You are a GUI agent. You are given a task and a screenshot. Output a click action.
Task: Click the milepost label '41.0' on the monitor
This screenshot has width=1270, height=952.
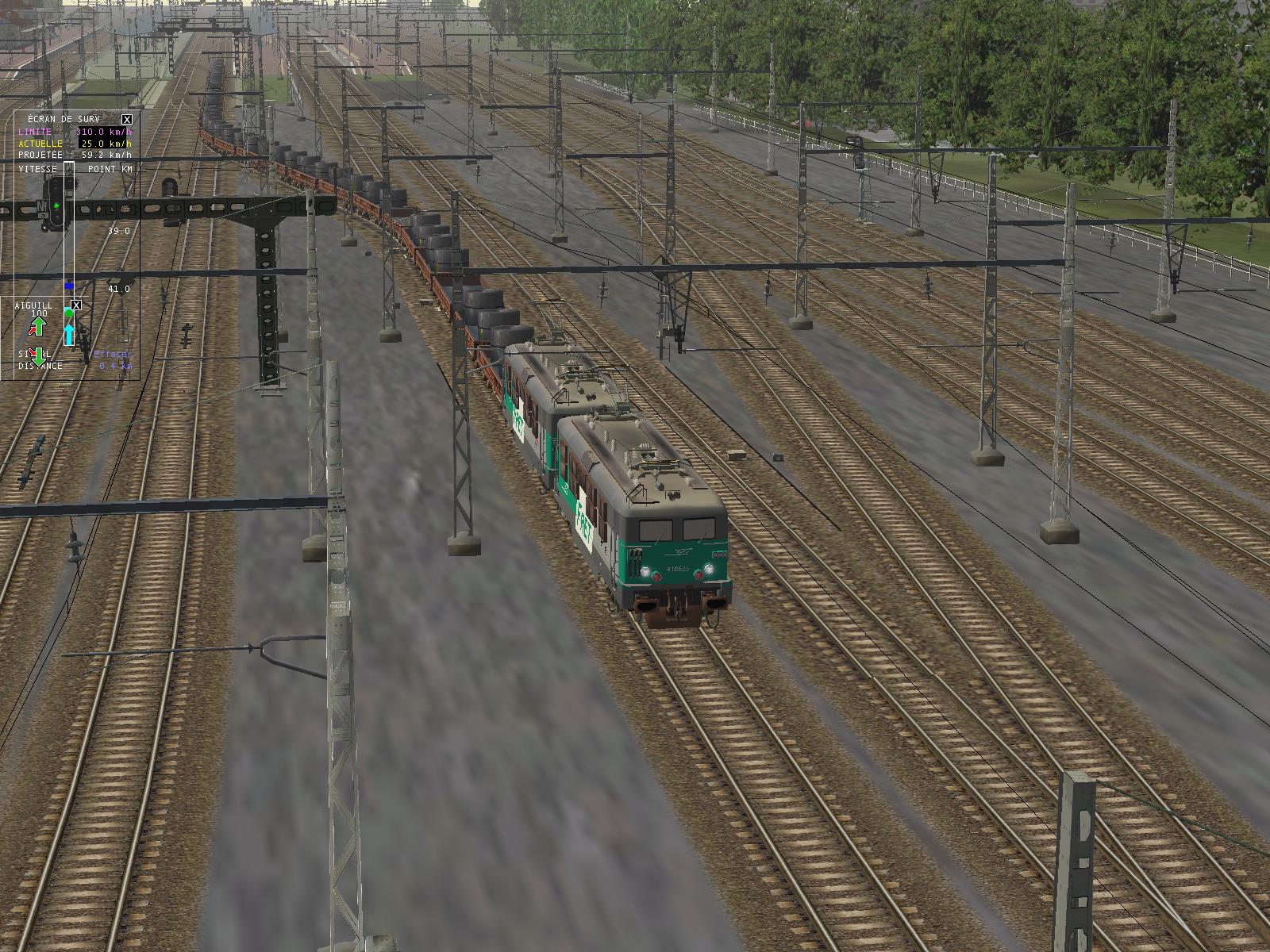118,288
